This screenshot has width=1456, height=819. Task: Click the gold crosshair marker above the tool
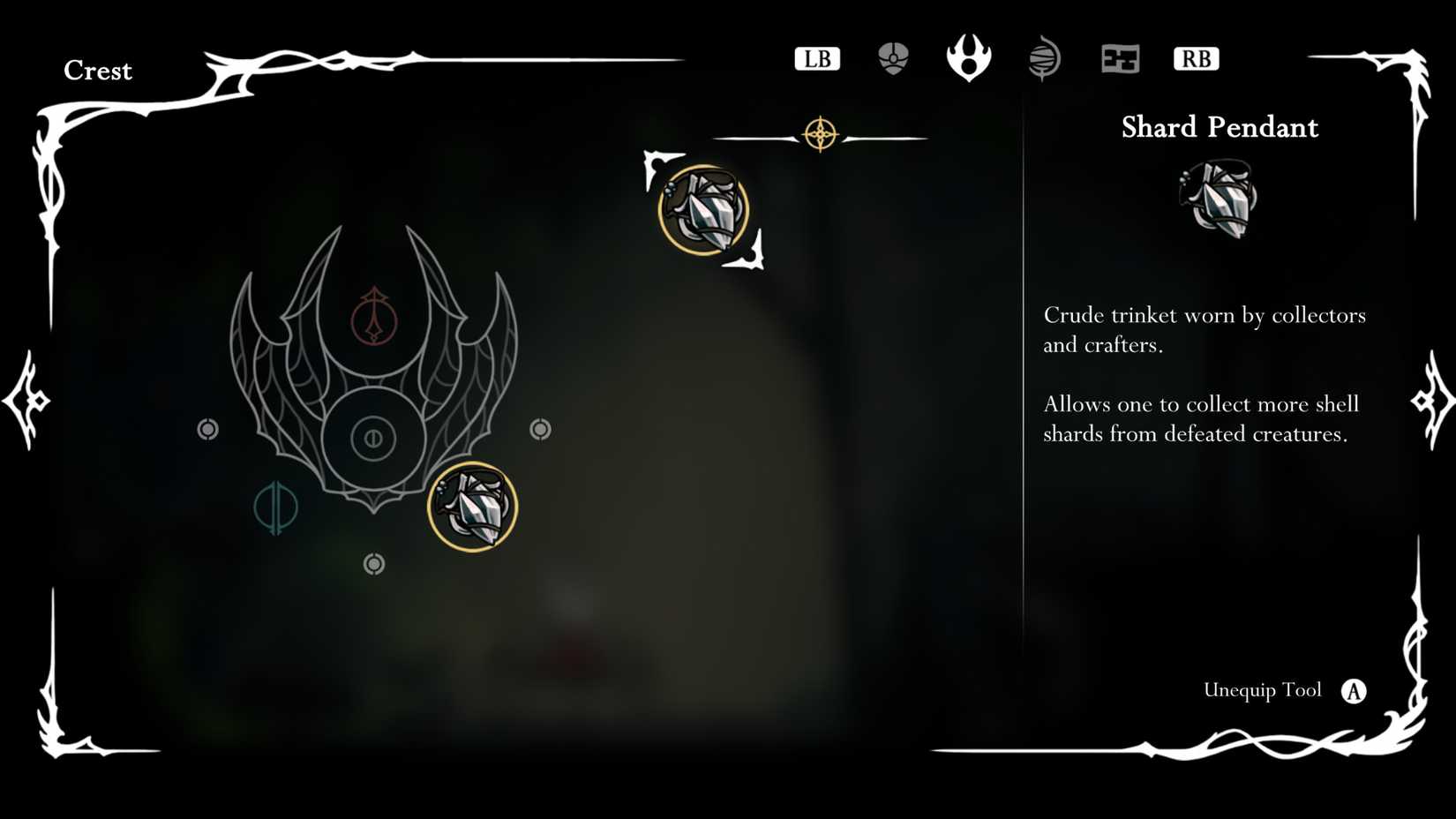pos(821,135)
